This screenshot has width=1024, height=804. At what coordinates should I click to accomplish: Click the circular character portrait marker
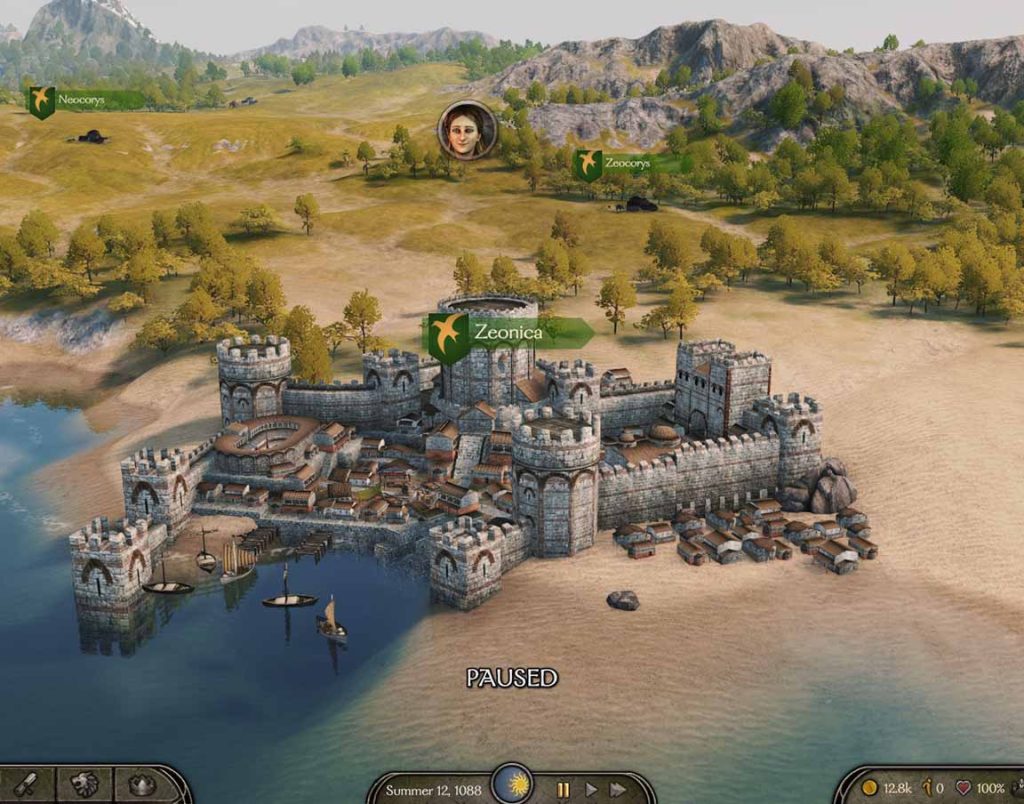click(466, 130)
